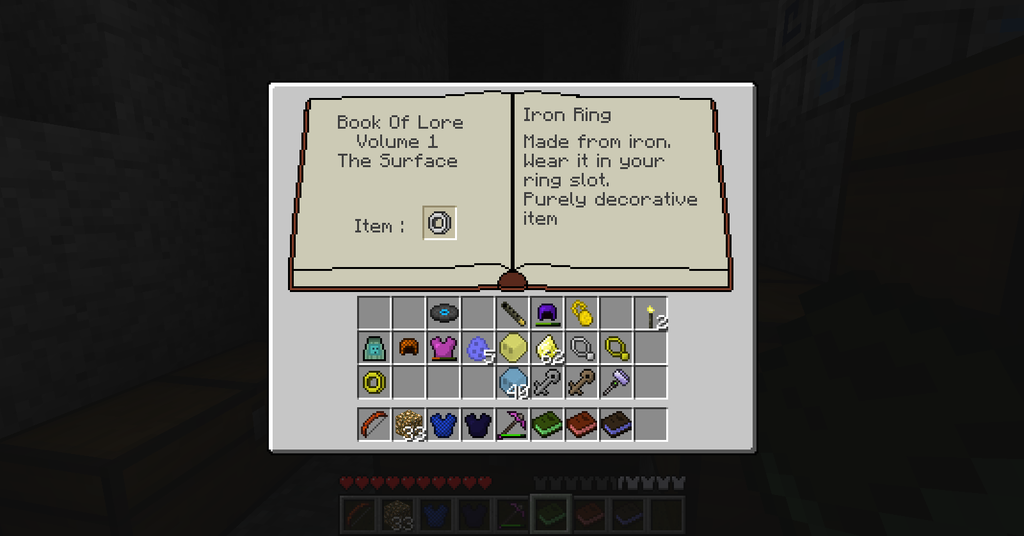This screenshot has width=1024, height=536.
Task: Grab the silver ring with gem
Action: 582,348
